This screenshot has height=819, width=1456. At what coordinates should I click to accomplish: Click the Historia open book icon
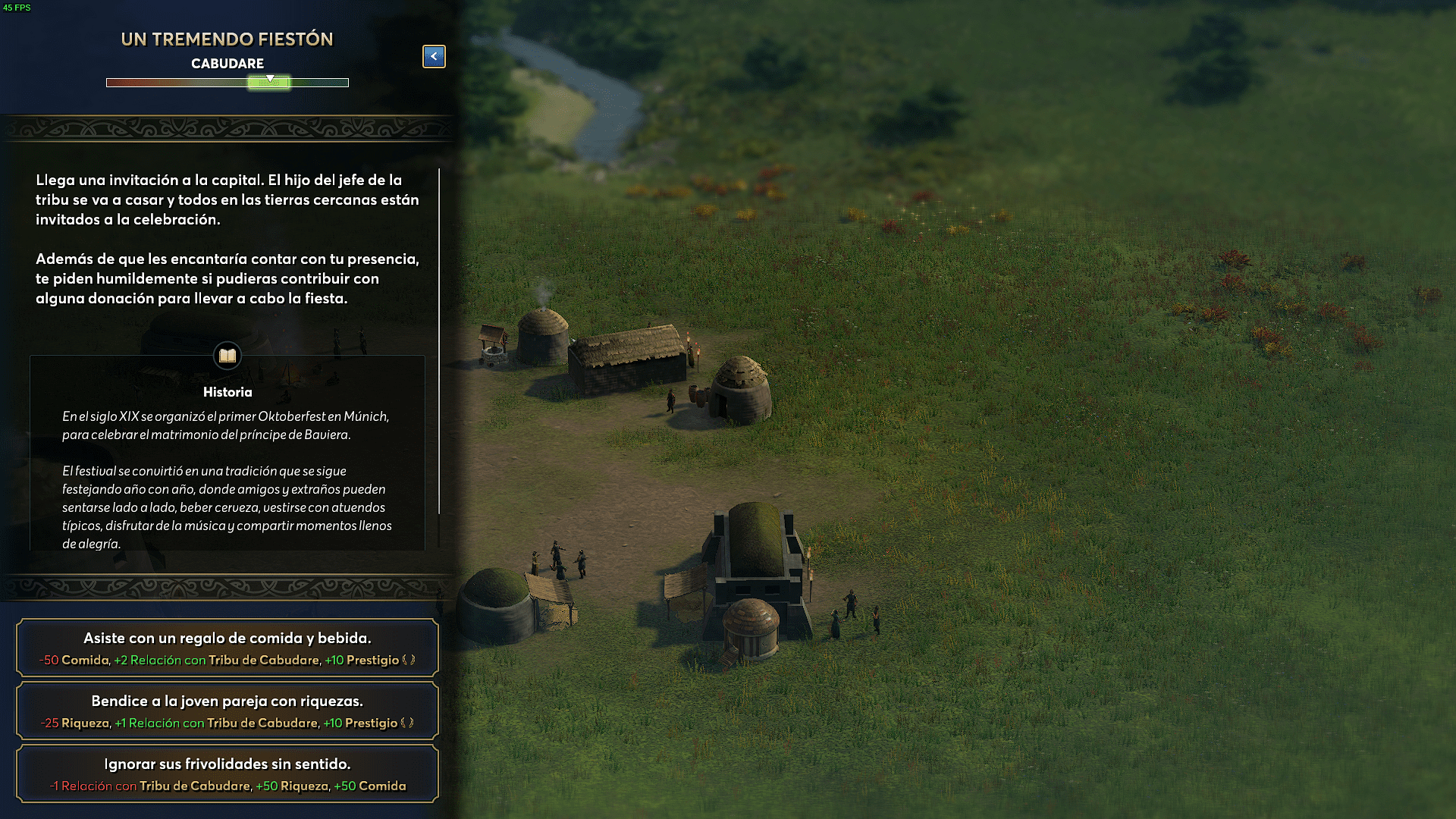(x=227, y=355)
